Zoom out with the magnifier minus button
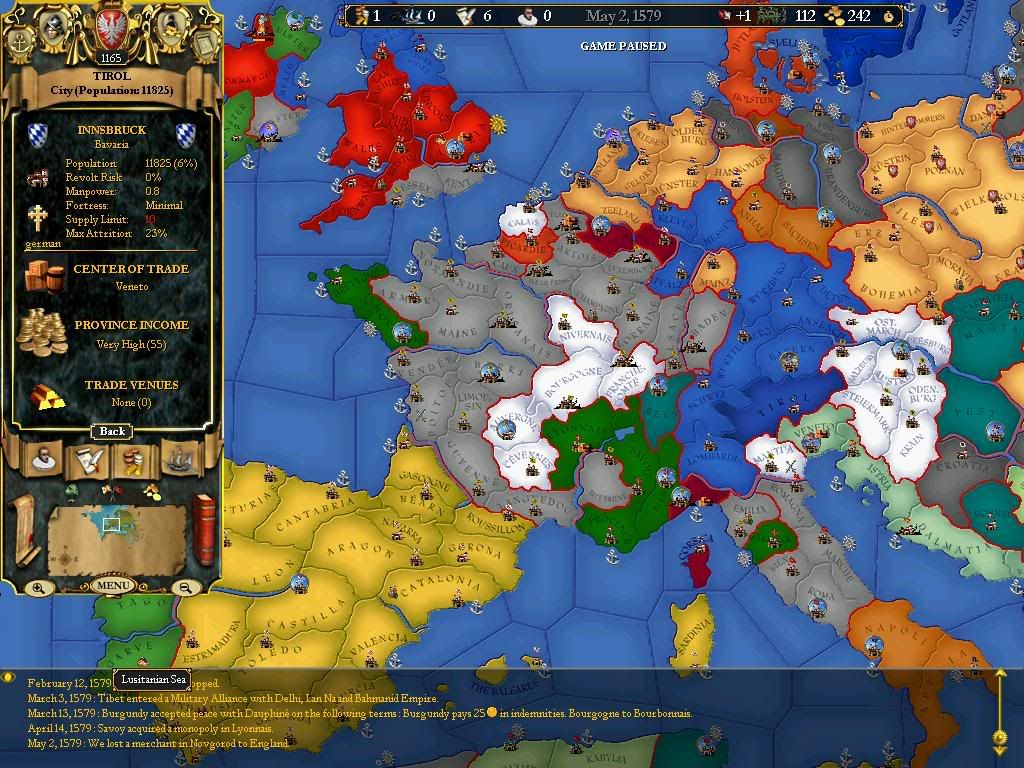This screenshot has height=768, width=1024. pyautogui.click(x=185, y=588)
